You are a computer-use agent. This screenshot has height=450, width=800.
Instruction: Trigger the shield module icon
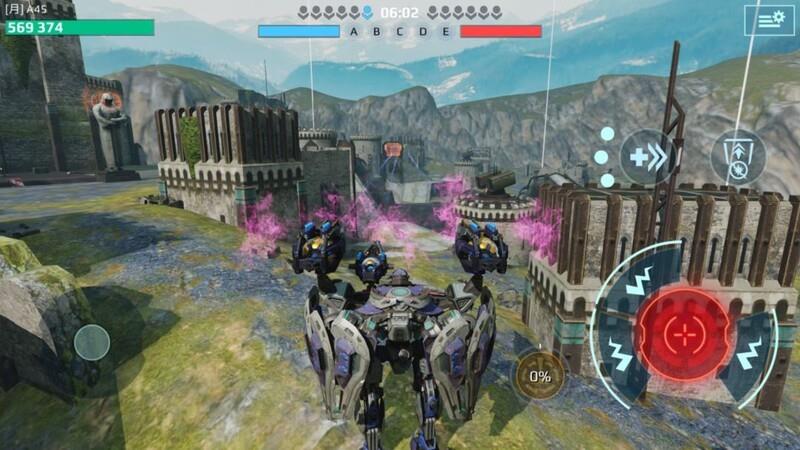tap(738, 157)
